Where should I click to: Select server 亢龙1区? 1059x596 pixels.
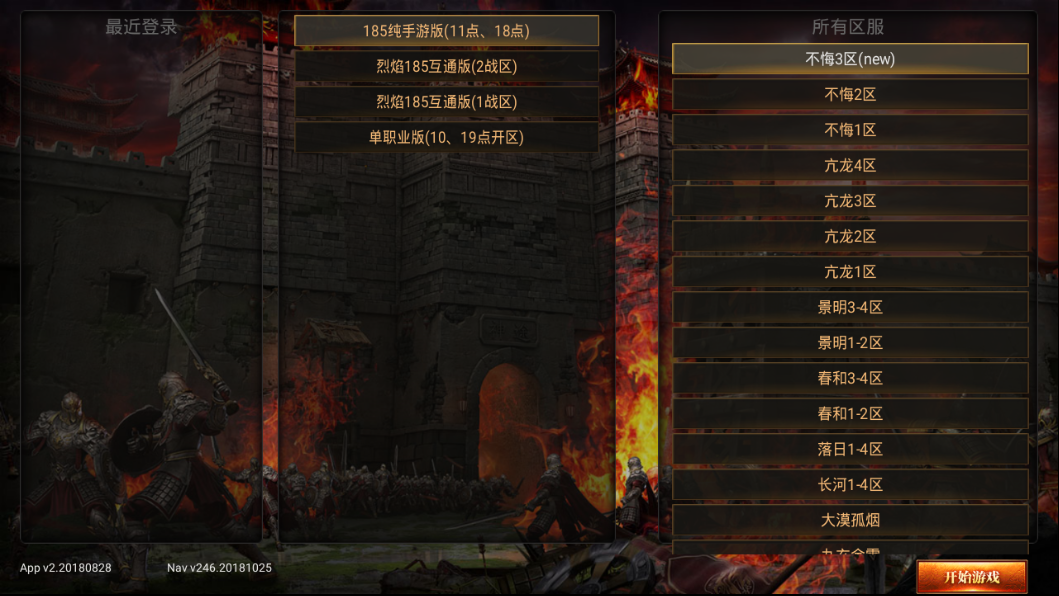pos(850,272)
